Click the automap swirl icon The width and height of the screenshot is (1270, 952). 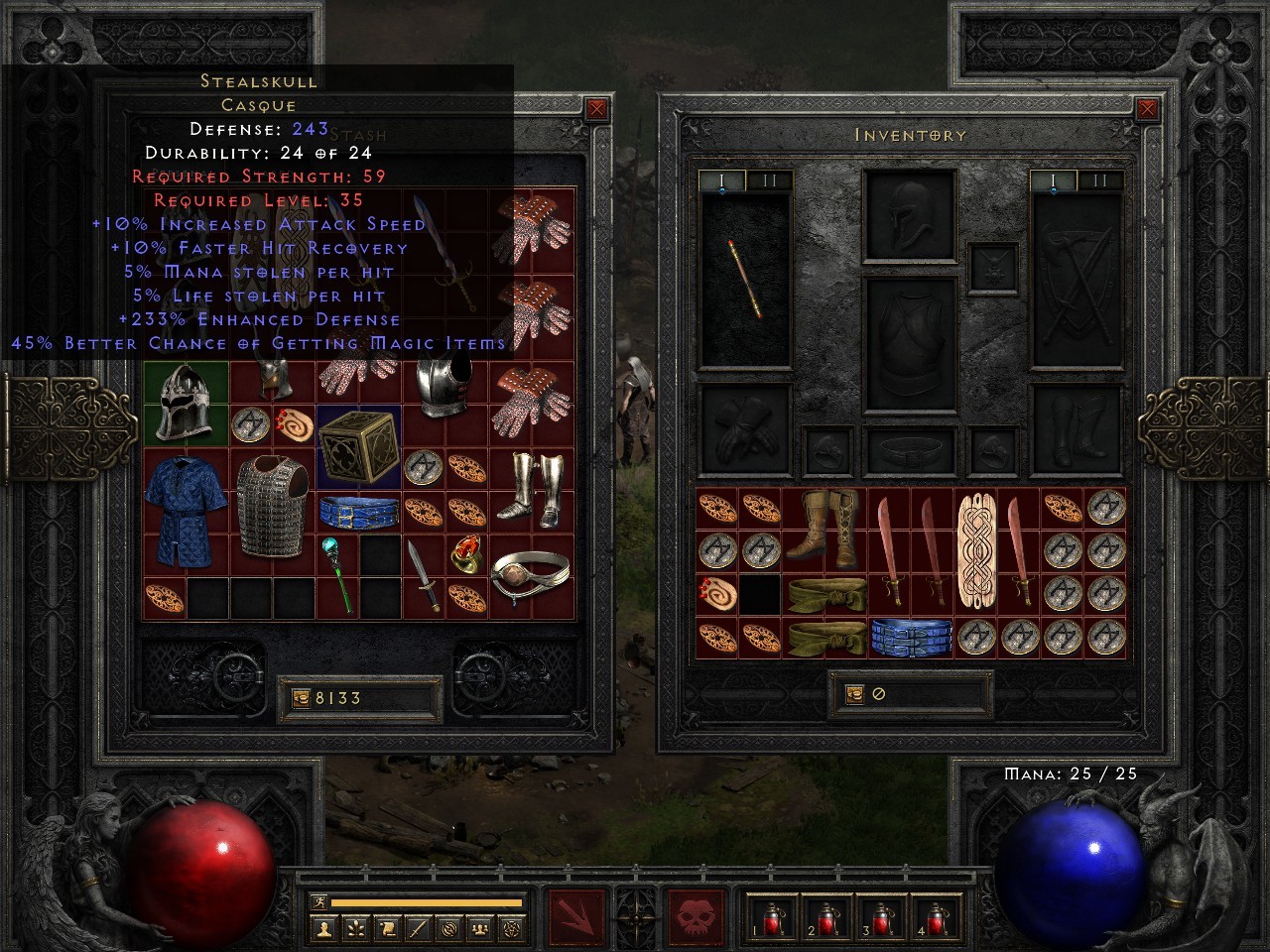(x=448, y=928)
